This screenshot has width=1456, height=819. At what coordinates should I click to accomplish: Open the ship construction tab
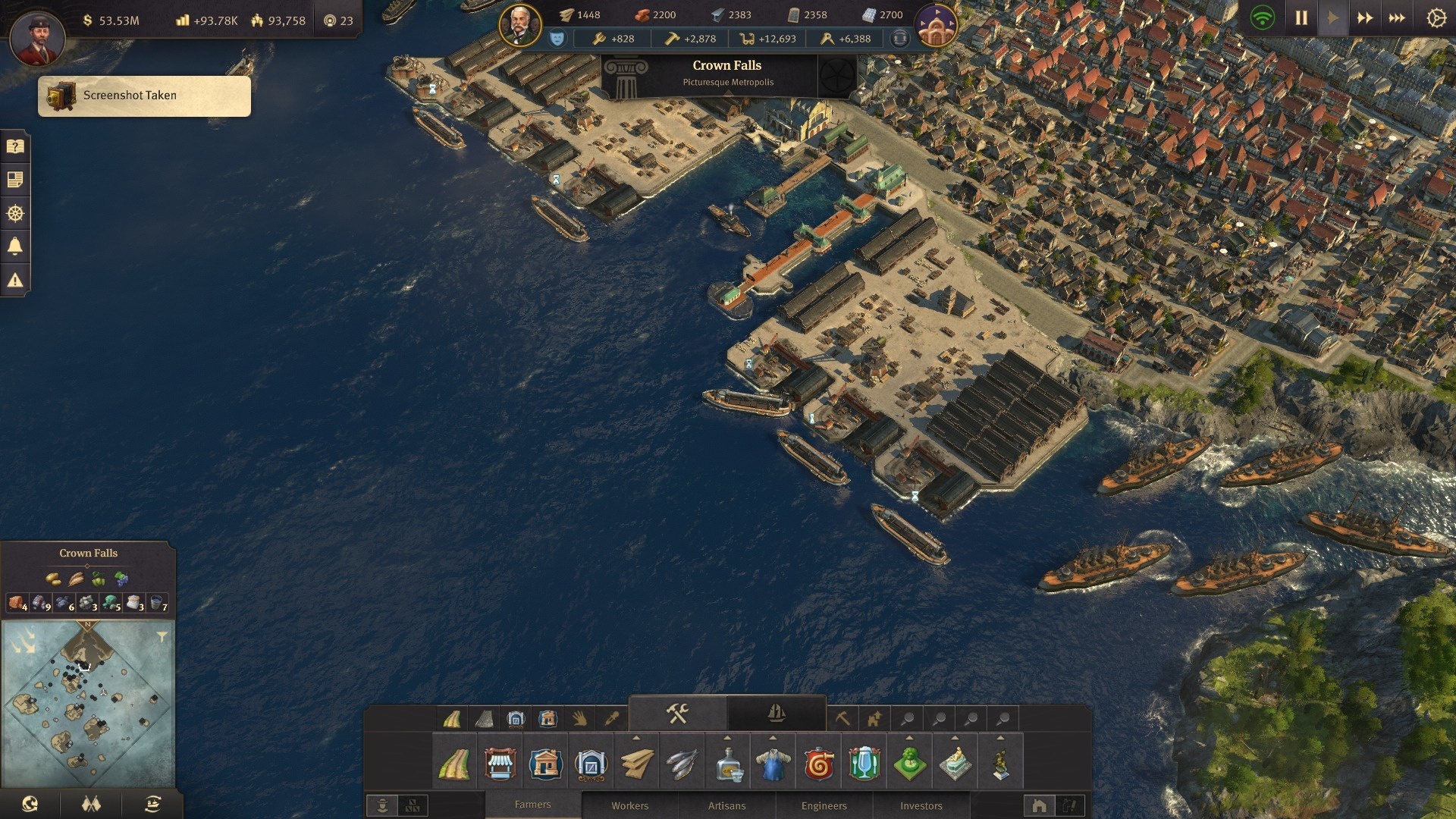776,714
